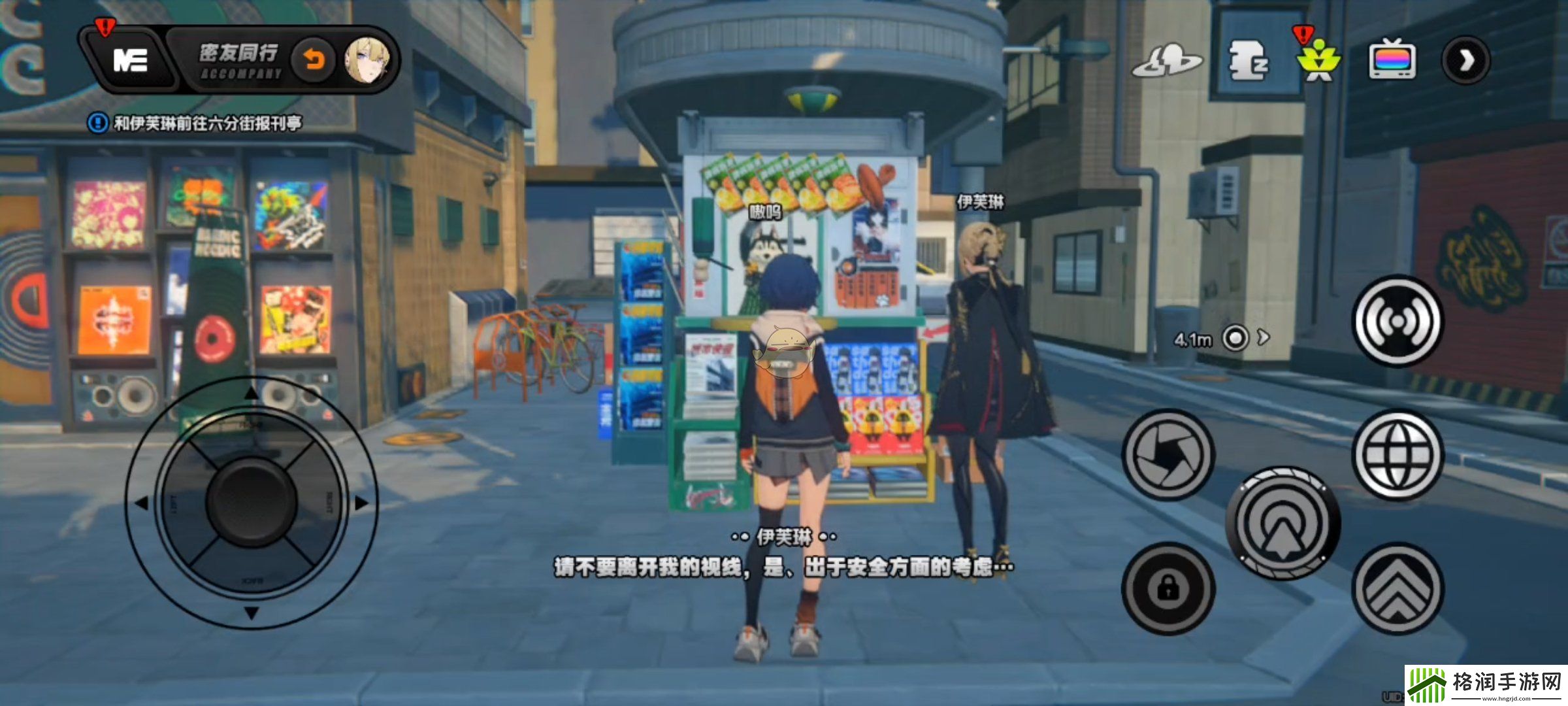The image size is (1568, 706).
Task: Activate the signal wave button
Action: coord(1397,321)
